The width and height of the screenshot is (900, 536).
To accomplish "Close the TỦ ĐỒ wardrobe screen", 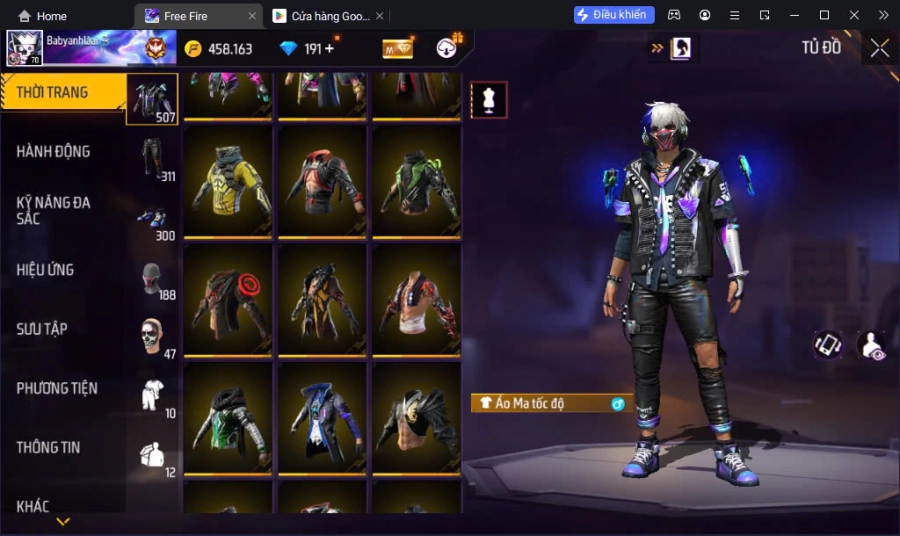I will (879, 48).
